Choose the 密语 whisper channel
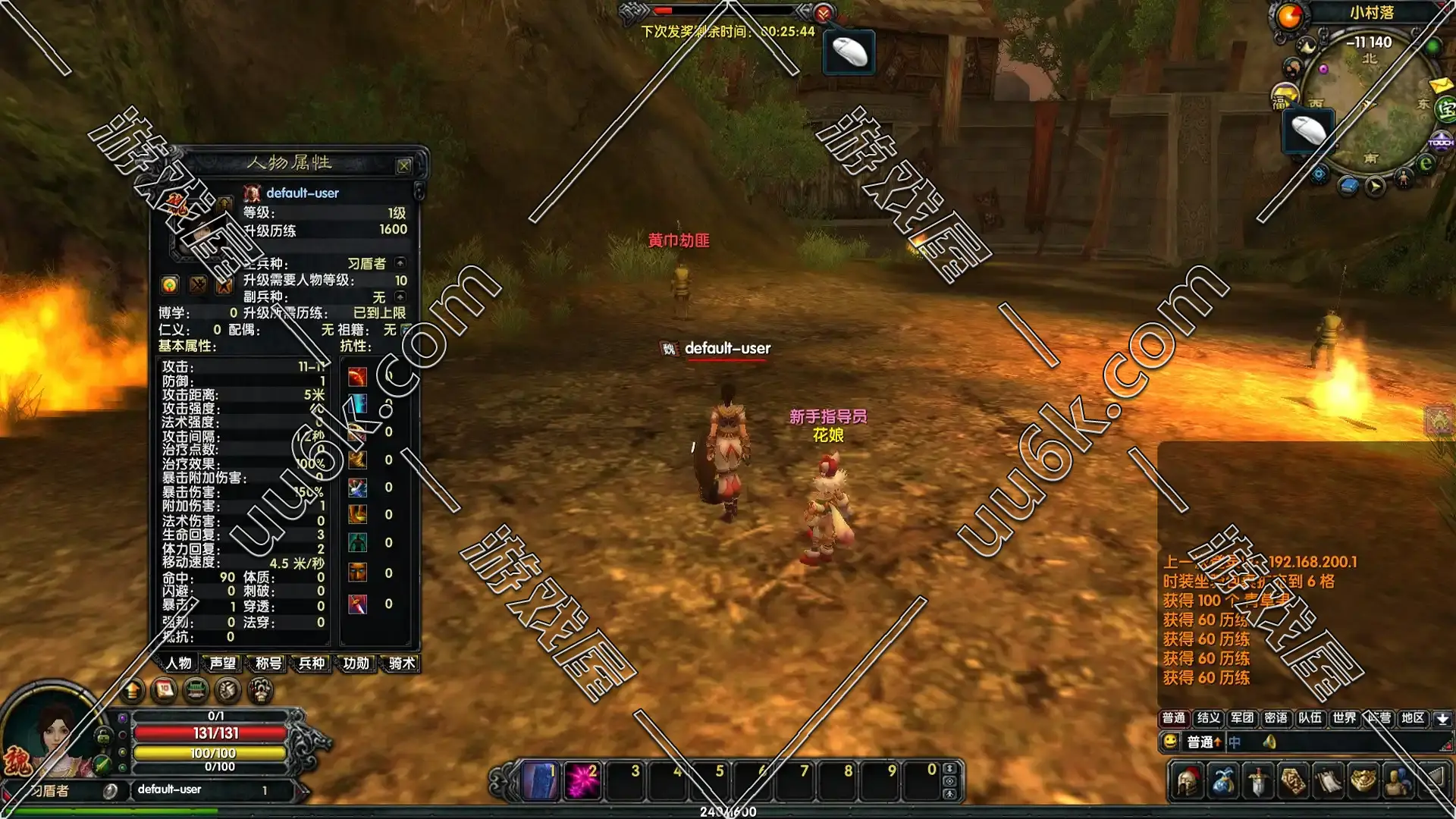Screen dimensions: 1456x819 (1276, 718)
